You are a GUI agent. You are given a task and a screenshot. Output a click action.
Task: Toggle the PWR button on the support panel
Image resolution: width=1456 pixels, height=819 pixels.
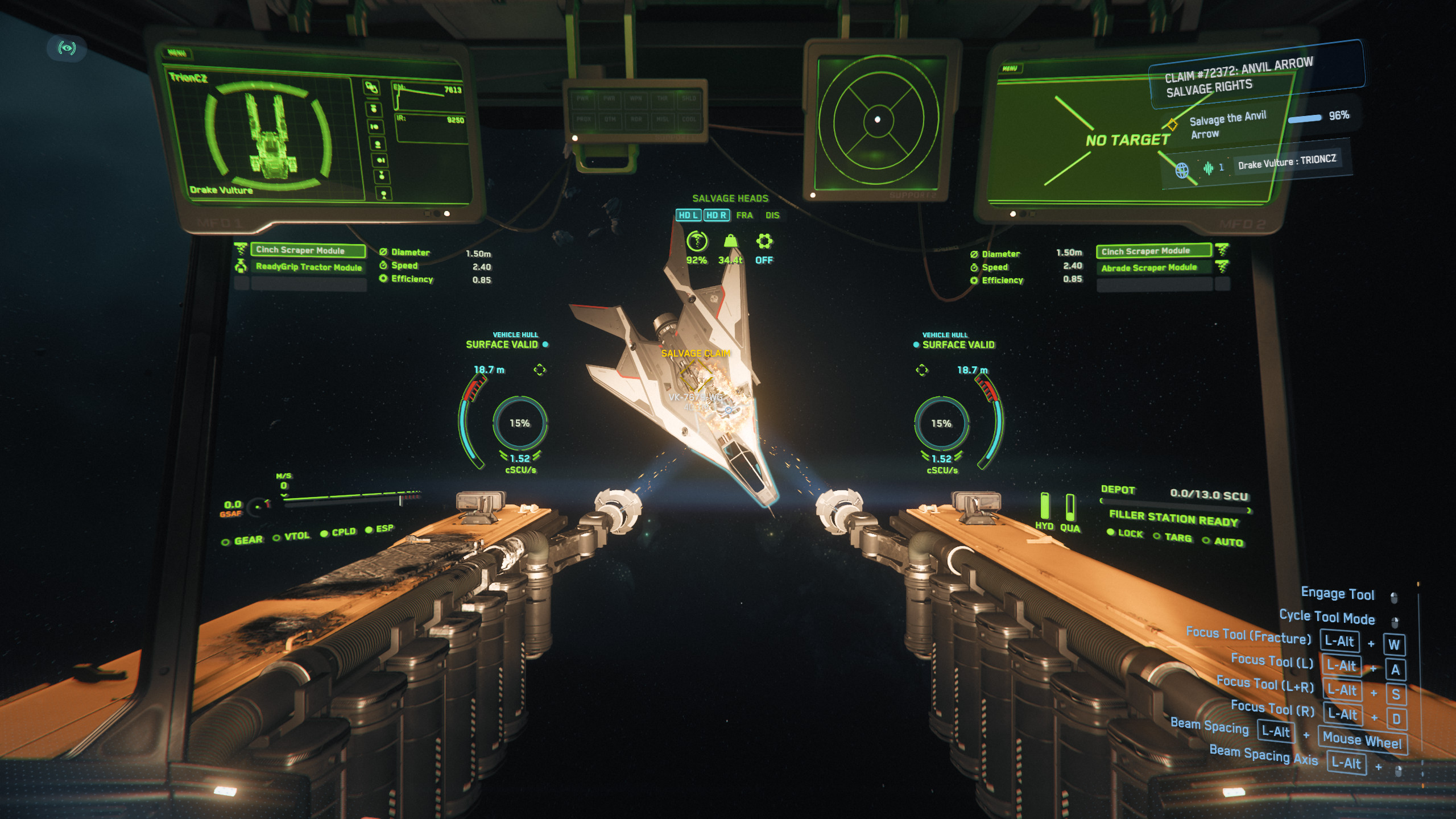tap(583, 98)
